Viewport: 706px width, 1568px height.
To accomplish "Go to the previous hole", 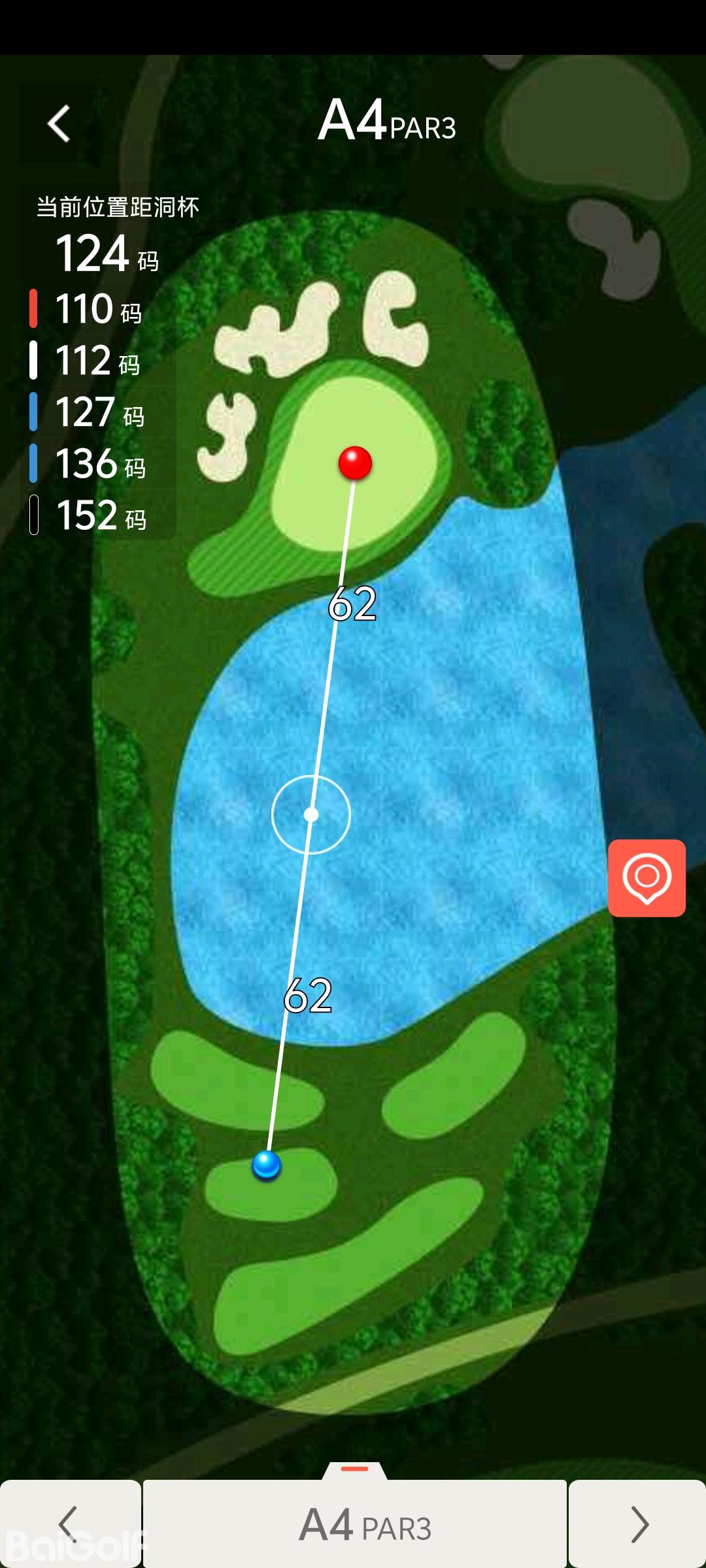I will click(x=69, y=1524).
